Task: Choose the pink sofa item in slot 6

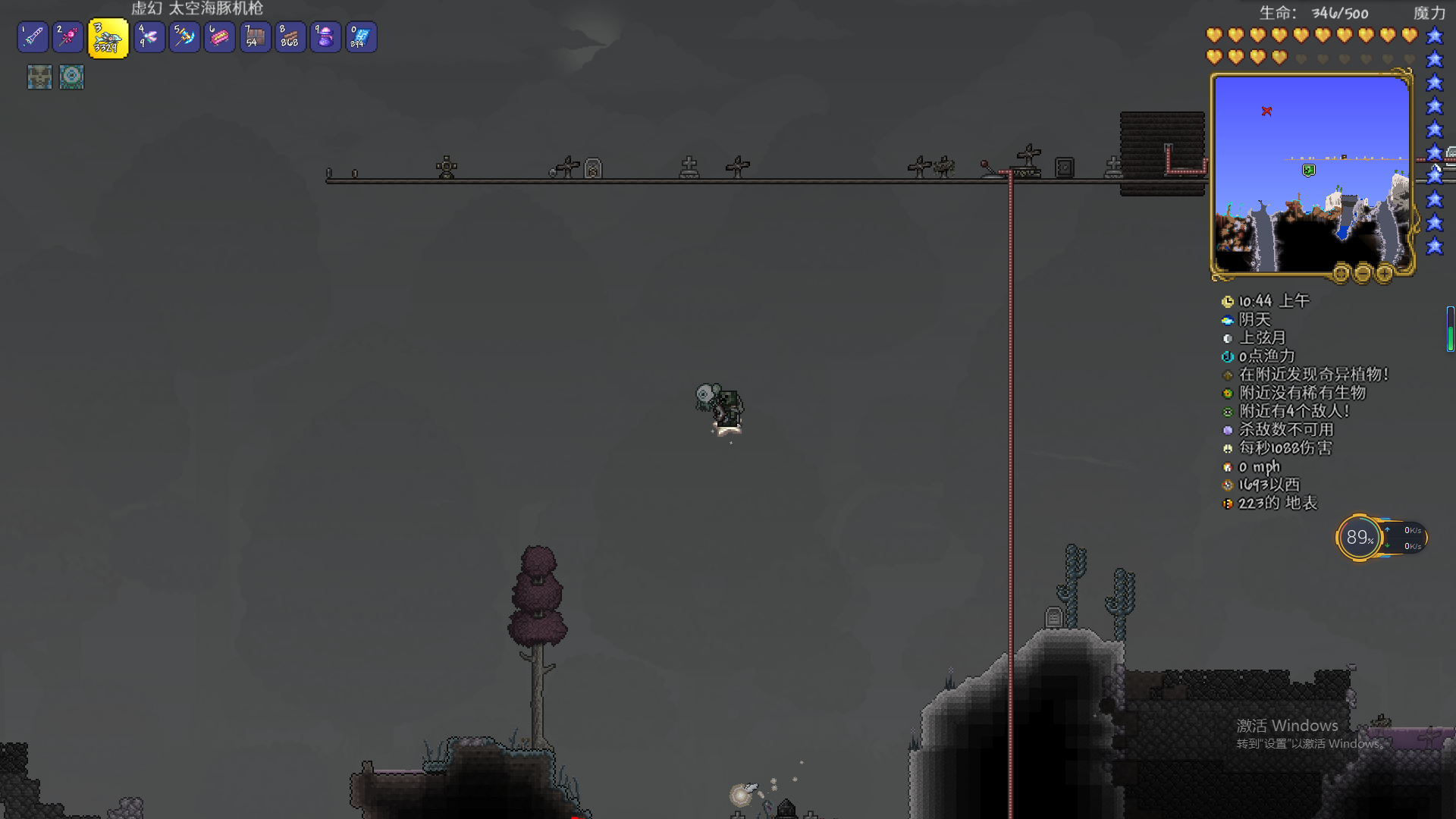Action: [219, 37]
